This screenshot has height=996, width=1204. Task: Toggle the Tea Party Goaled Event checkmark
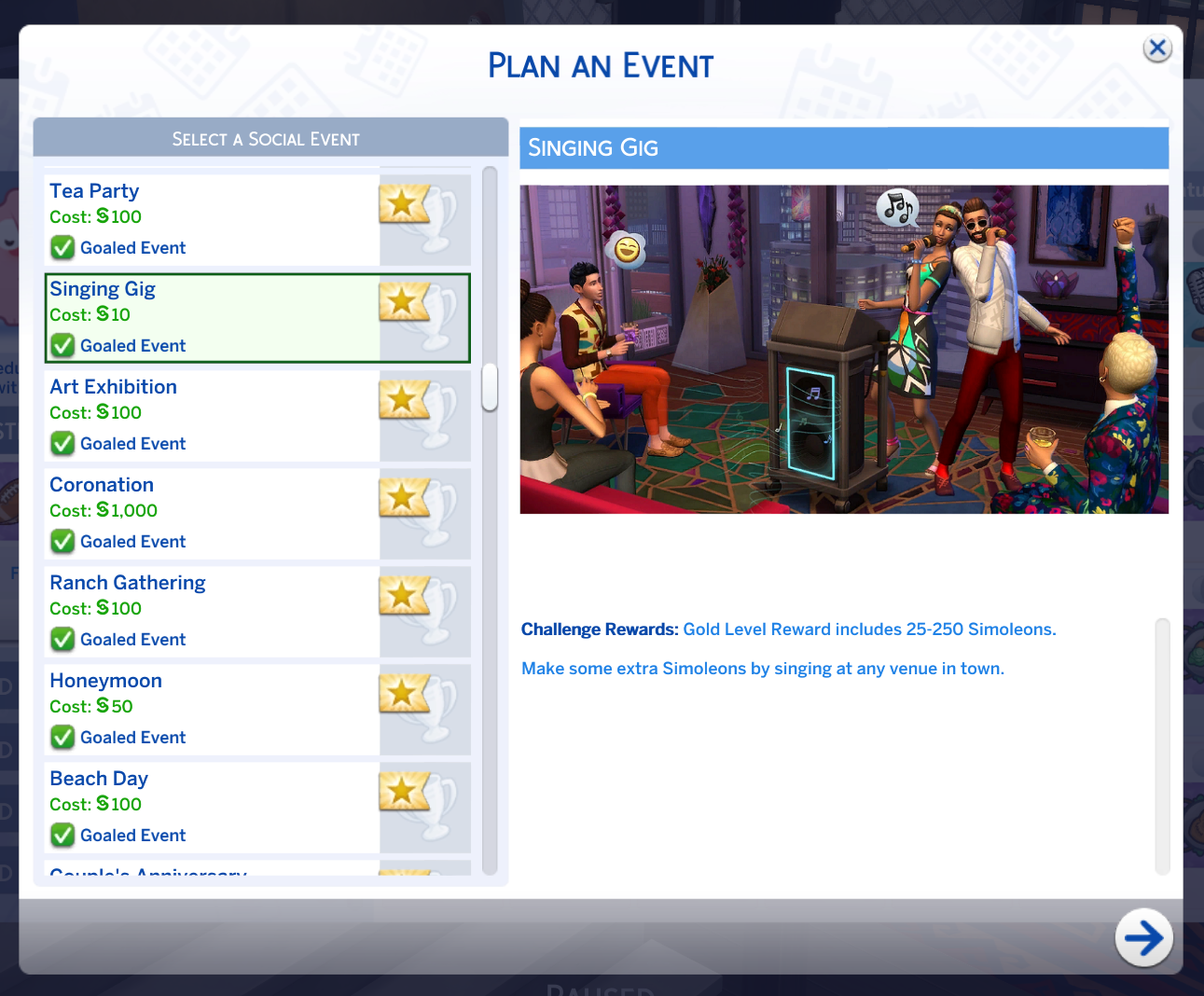[62, 247]
